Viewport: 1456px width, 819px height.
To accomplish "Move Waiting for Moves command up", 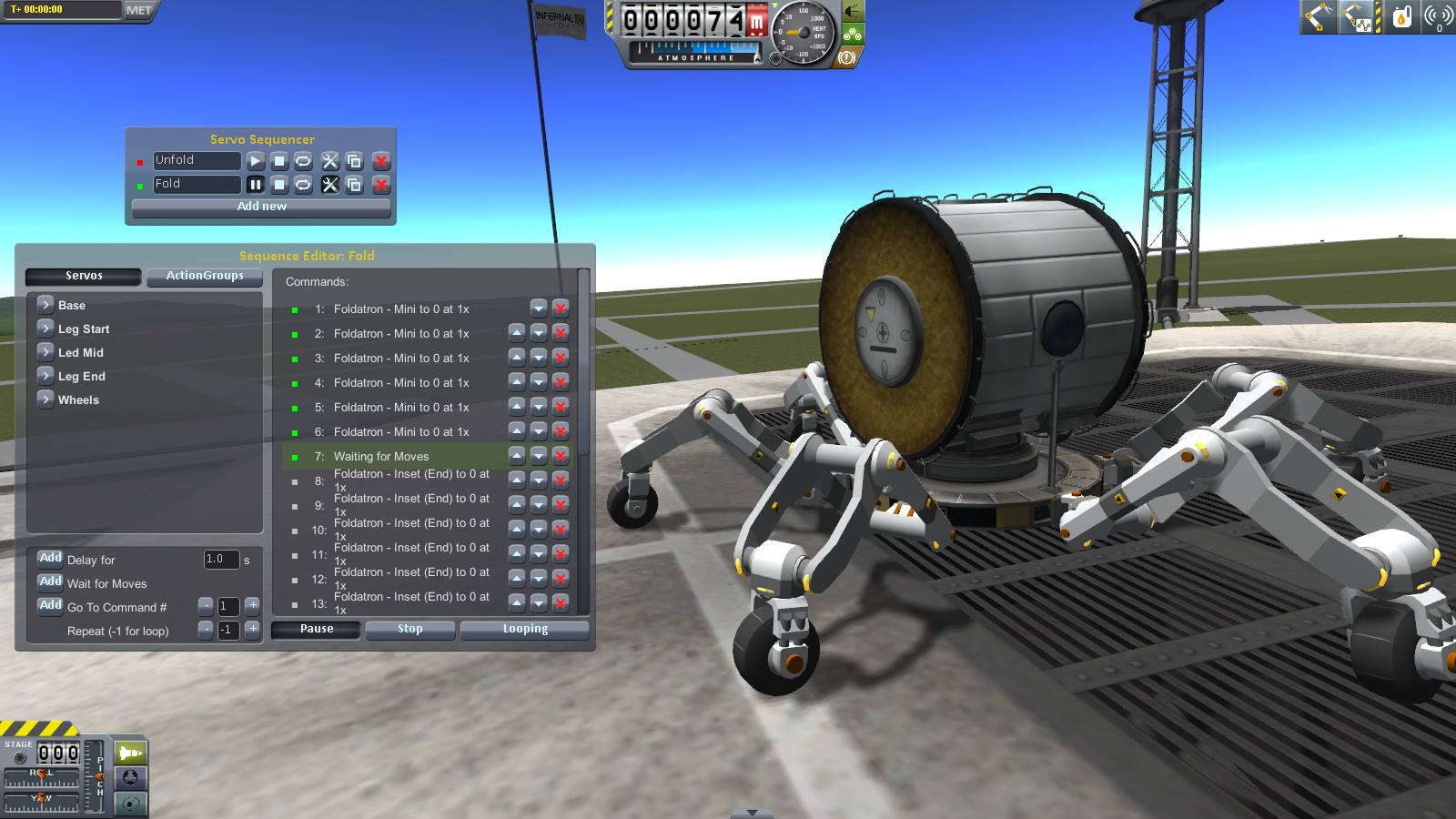I will click(x=517, y=455).
